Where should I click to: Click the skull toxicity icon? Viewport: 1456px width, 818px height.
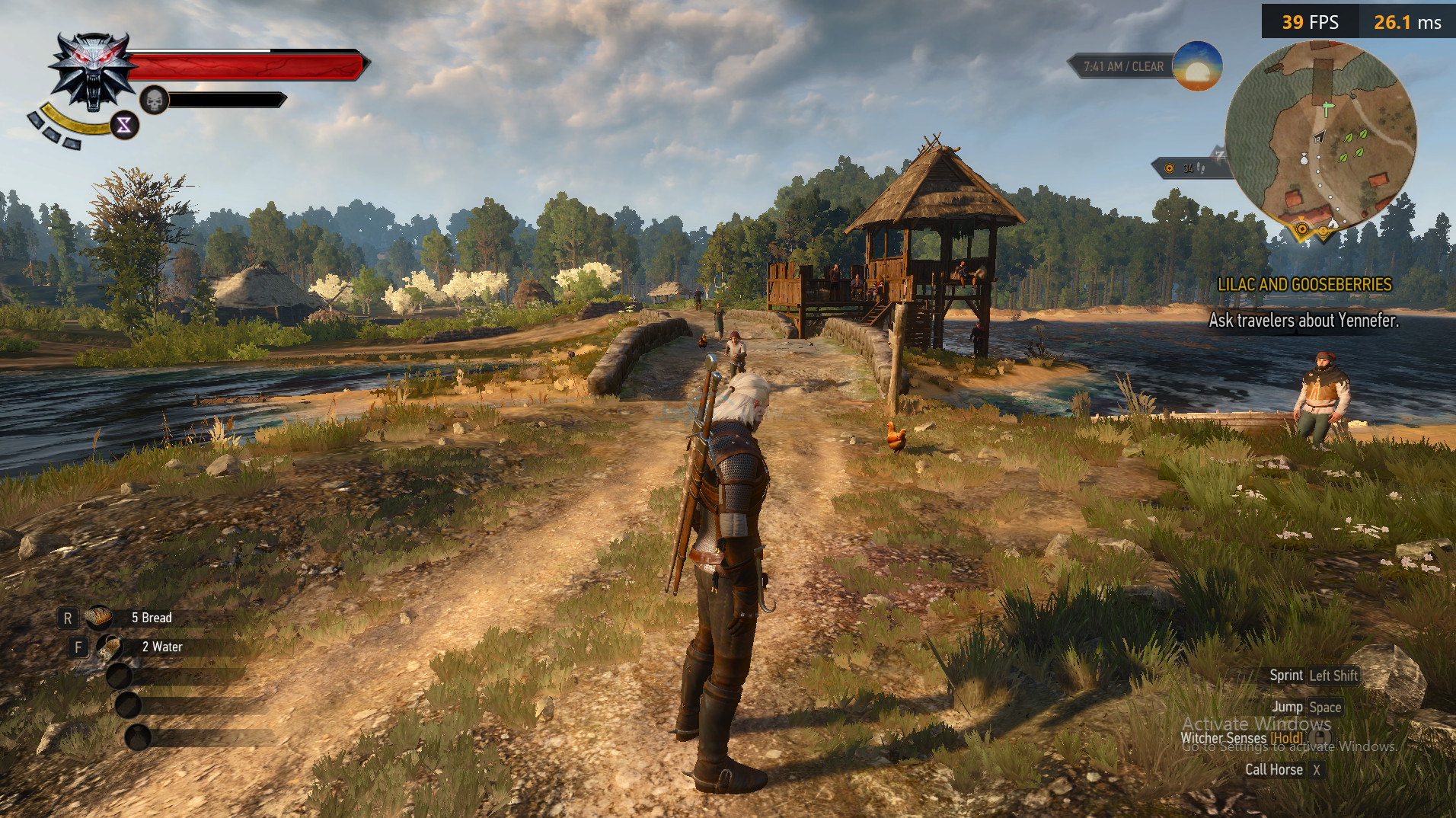[x=154, y=100]
